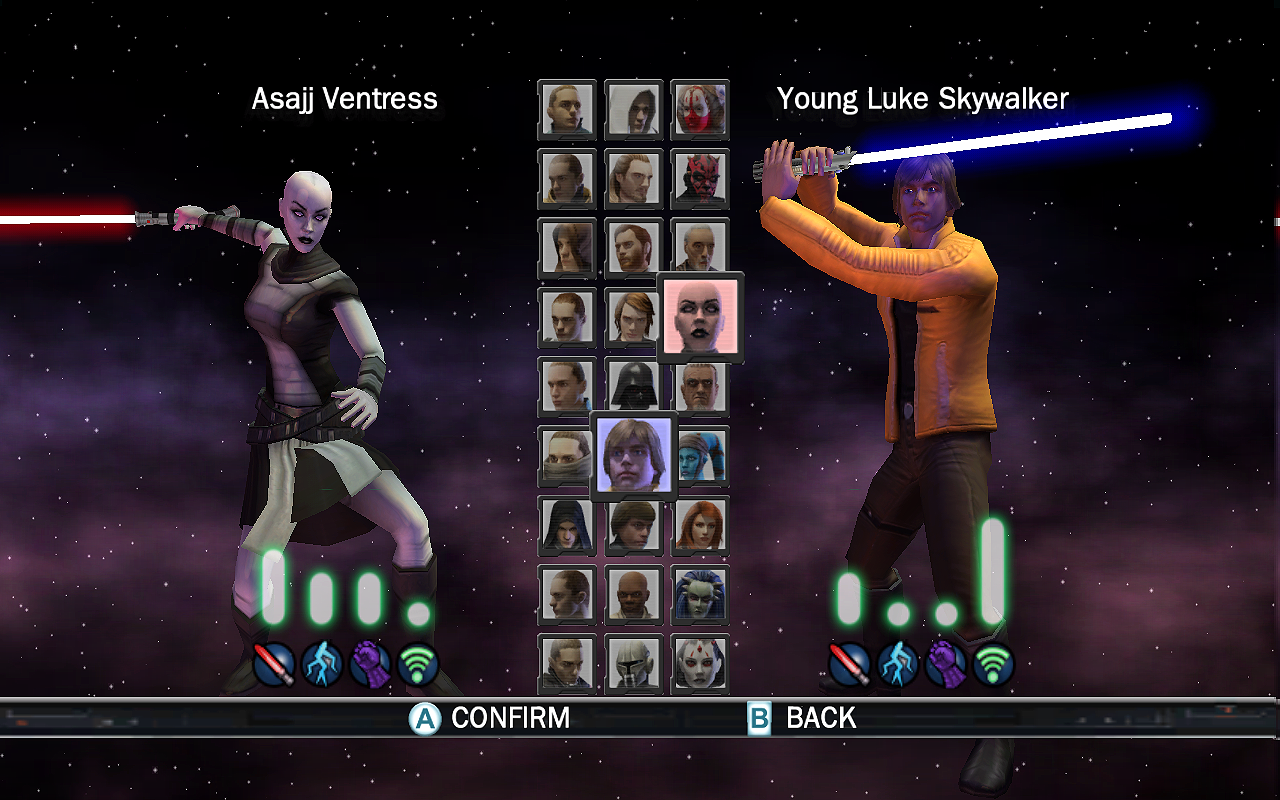Pick the Darth Vader helmet portrait

[634, 386]
